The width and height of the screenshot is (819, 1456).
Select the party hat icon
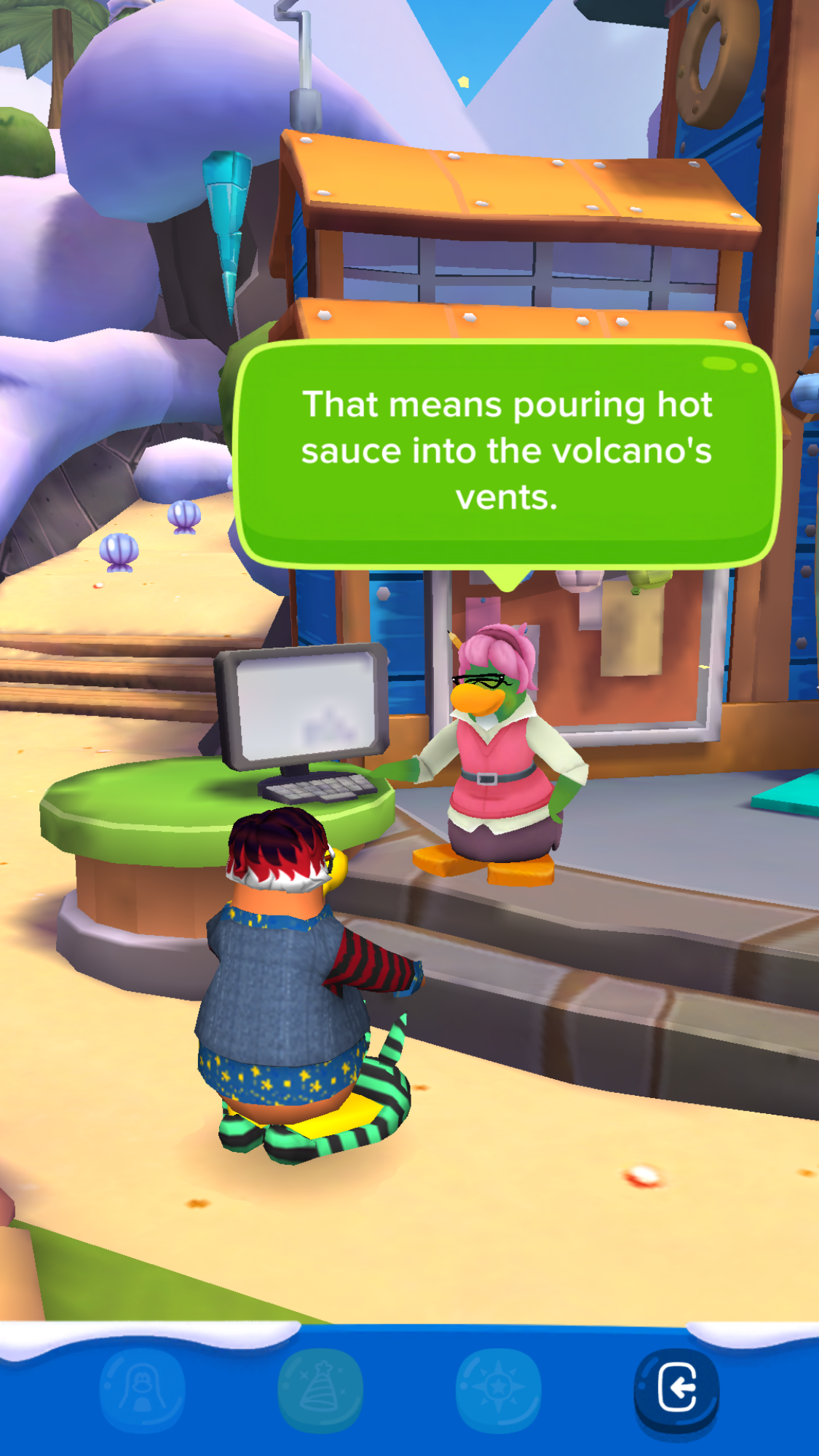tap(320, 1388)
